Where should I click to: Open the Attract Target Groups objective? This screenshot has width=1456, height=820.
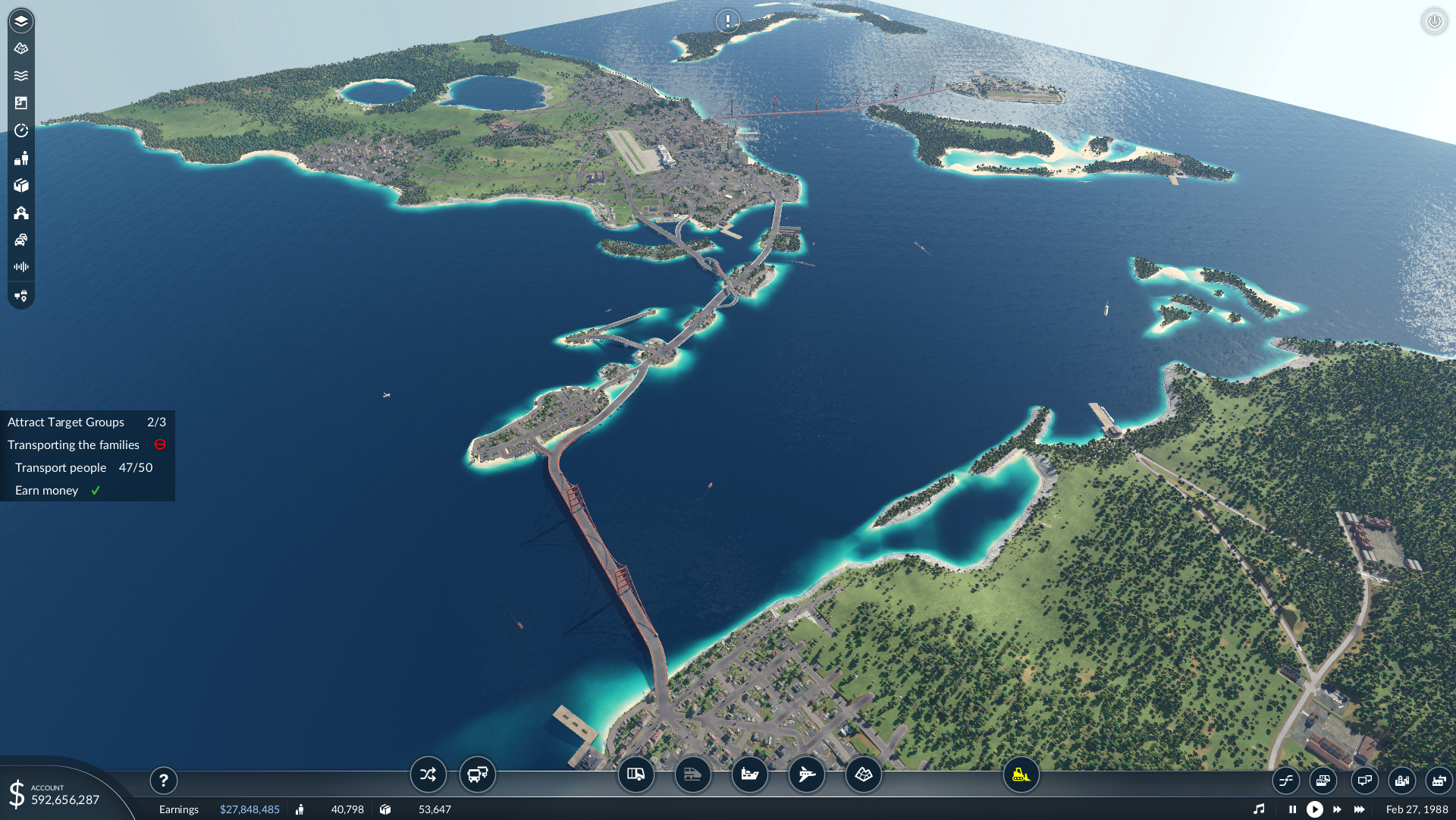pos(66,423)
